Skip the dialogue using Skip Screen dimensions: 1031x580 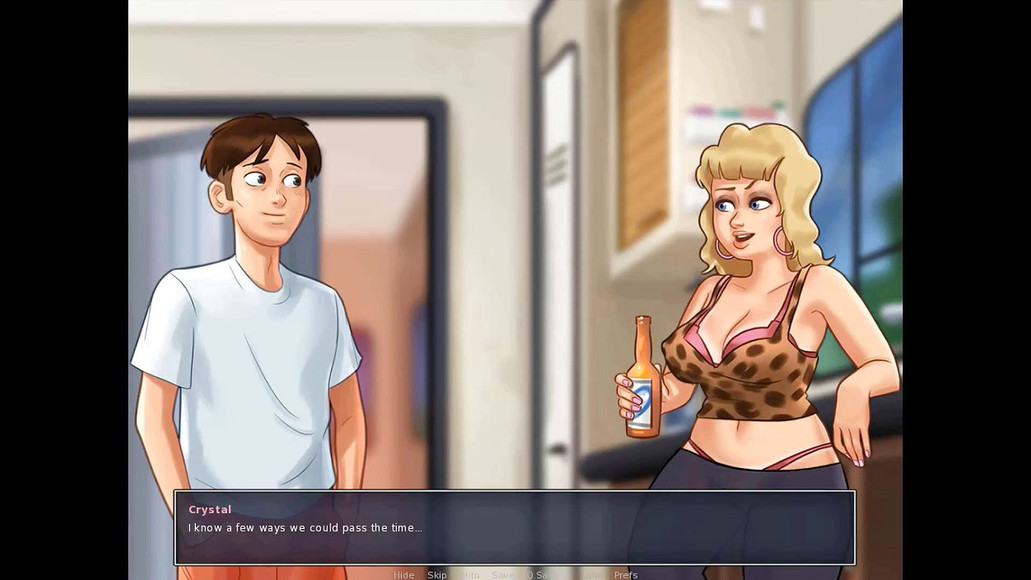click(437, 575)
